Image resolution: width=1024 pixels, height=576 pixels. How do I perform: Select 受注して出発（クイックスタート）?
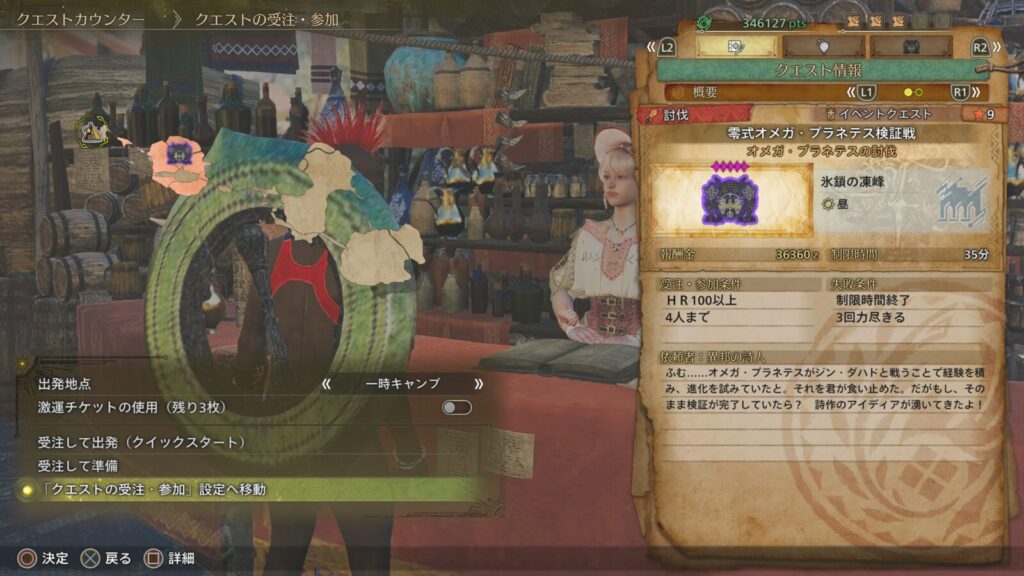click(x=141, y=442)
